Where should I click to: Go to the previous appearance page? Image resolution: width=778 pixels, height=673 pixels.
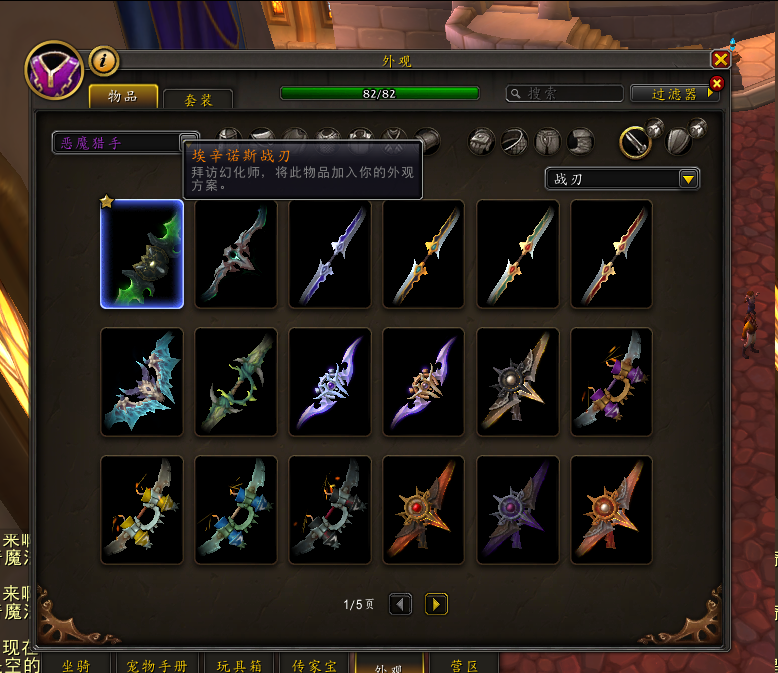pyautogui.click(x=400, y=604)
